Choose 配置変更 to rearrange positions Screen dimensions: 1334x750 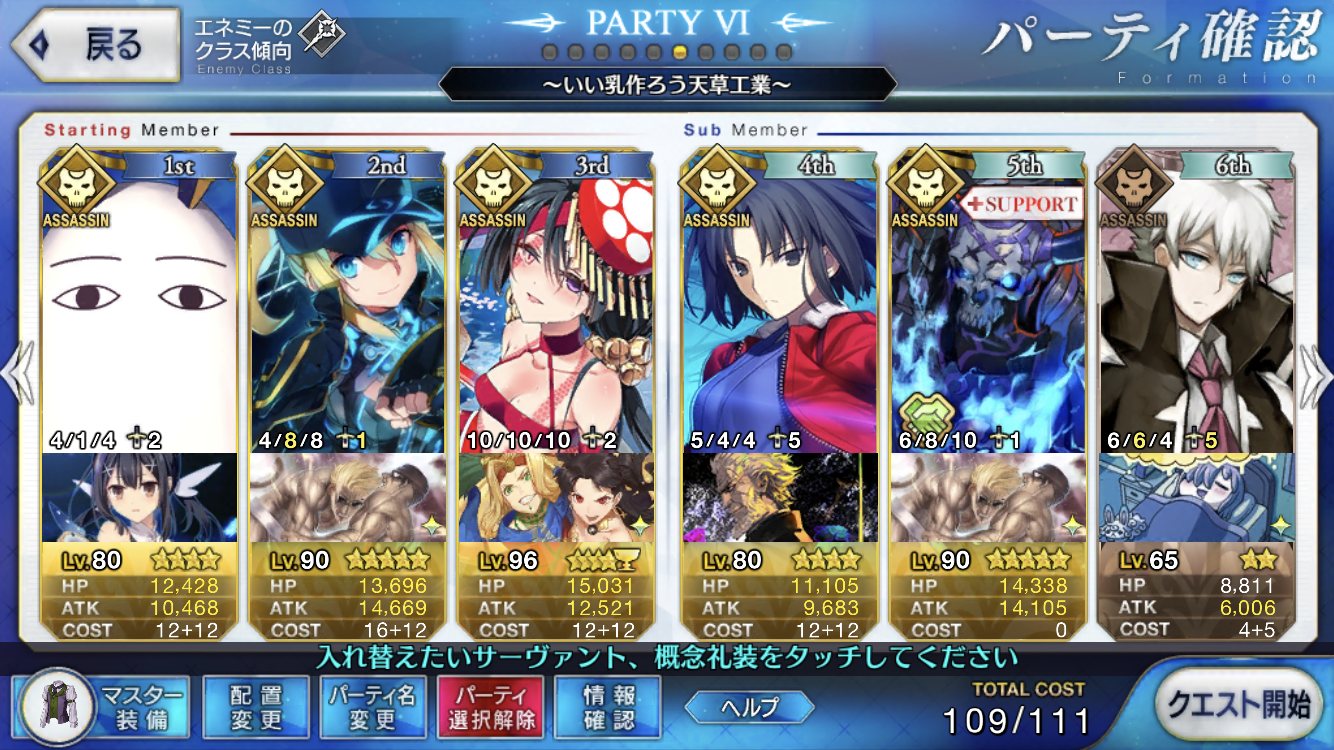255,706
